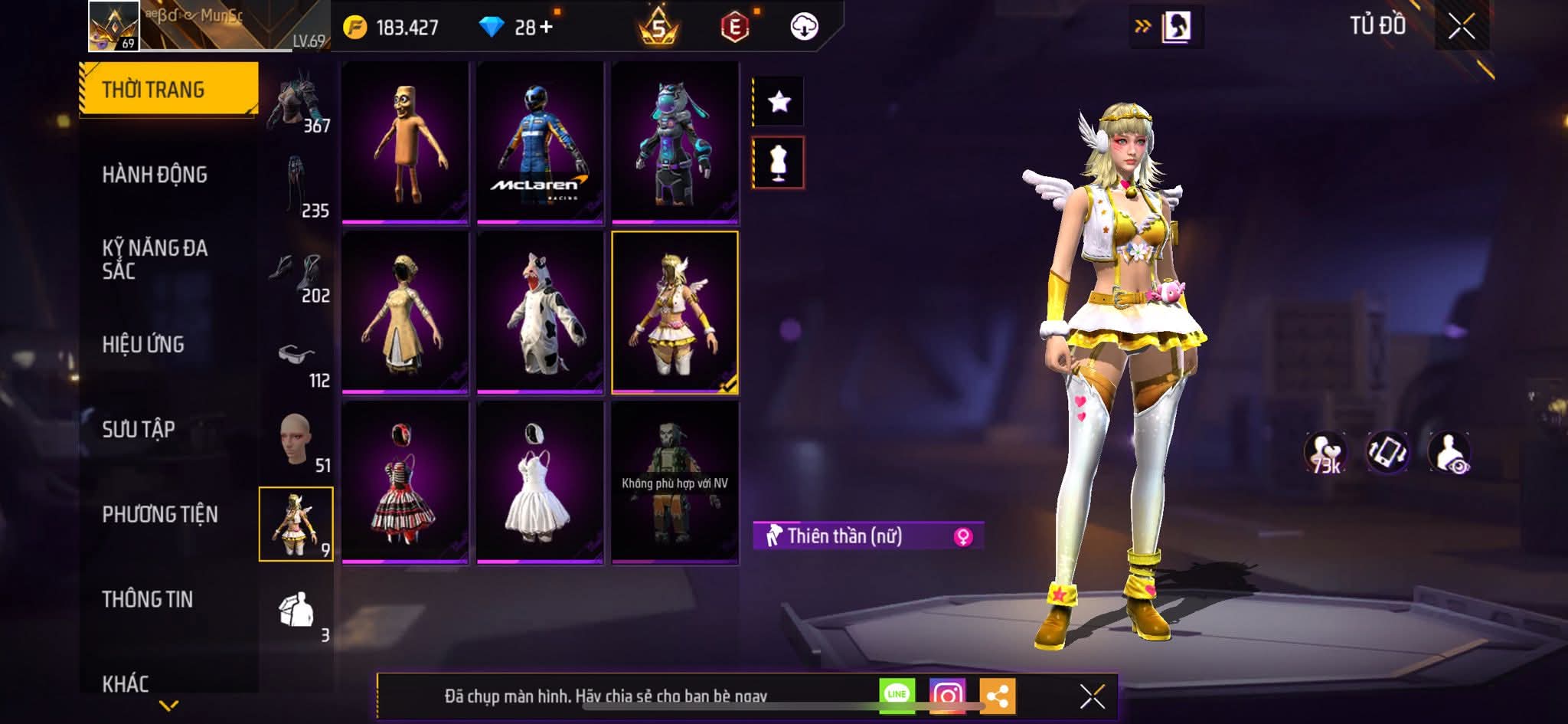Screen dimensions: 1568x724
Task: Pick the white dress outfit
Action: pyautogui.click(x=540, y=483)
